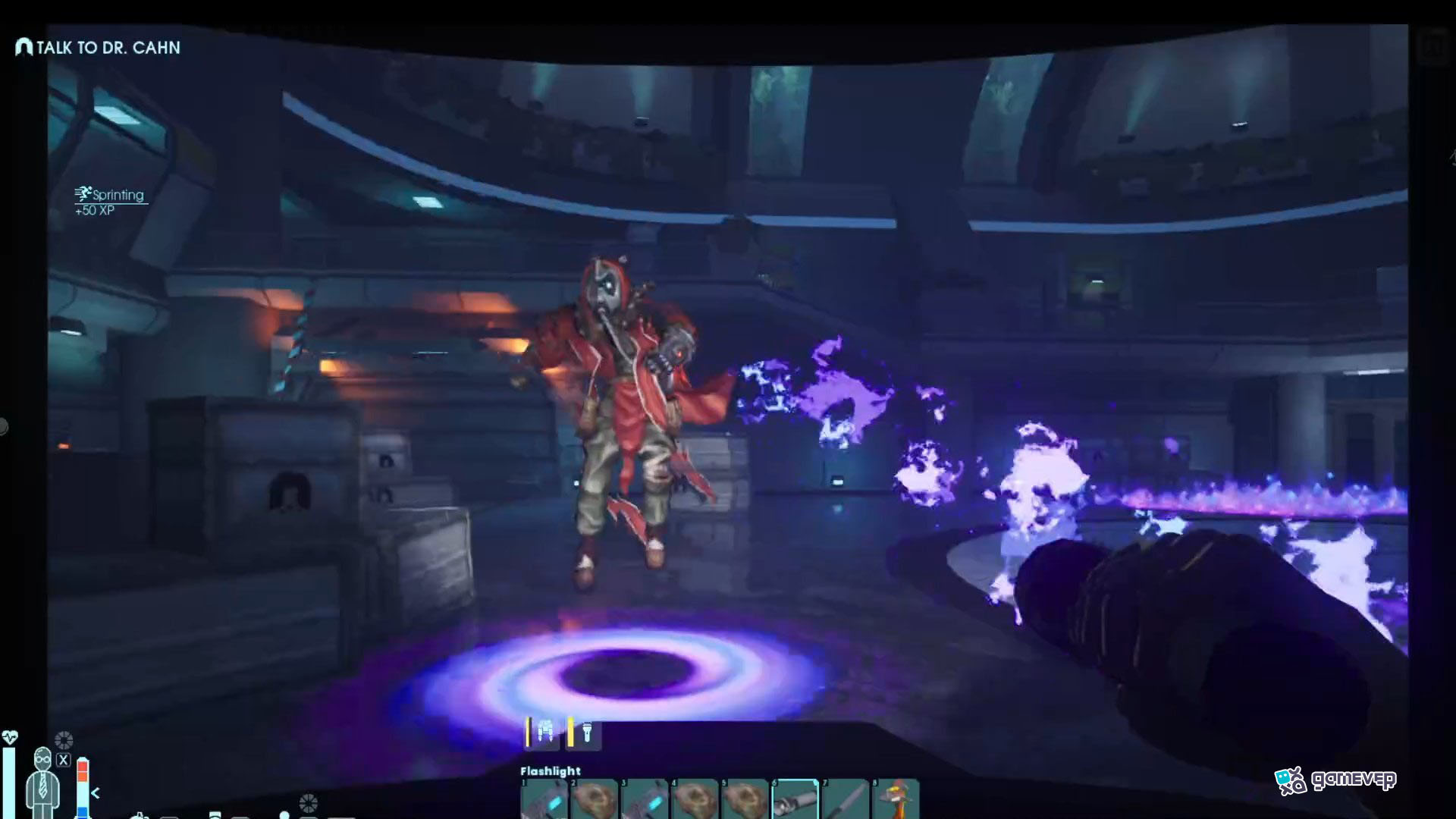Pick the brown lump item in slot 4
Screen dimensions: 1456x819
tap(695, 799)
